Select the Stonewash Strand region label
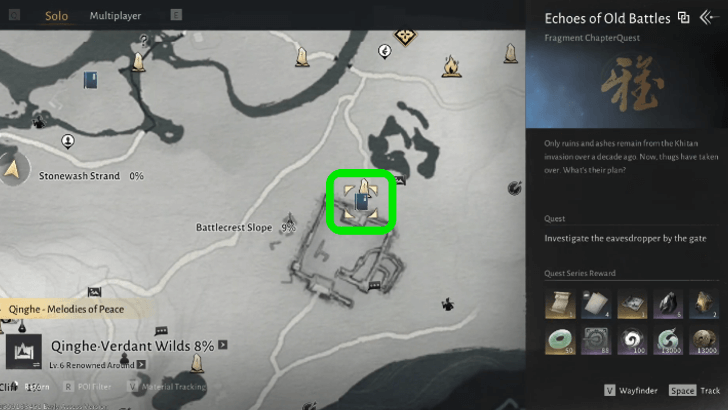The image size is (728, 410). [79, 176]
